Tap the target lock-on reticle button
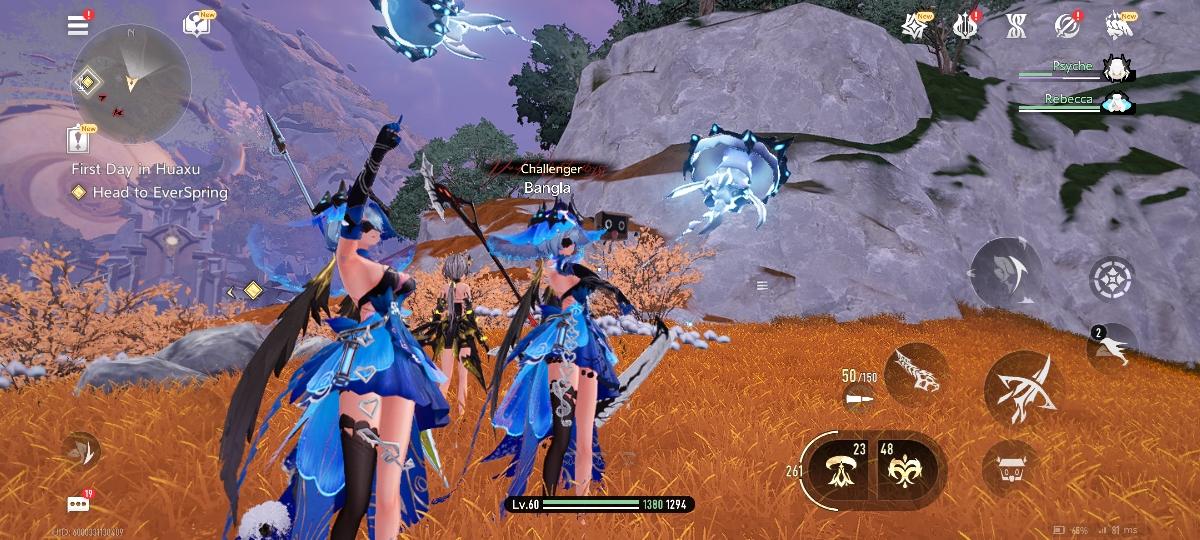Viewport: 1200px width, 540px height. point(1109,275)
